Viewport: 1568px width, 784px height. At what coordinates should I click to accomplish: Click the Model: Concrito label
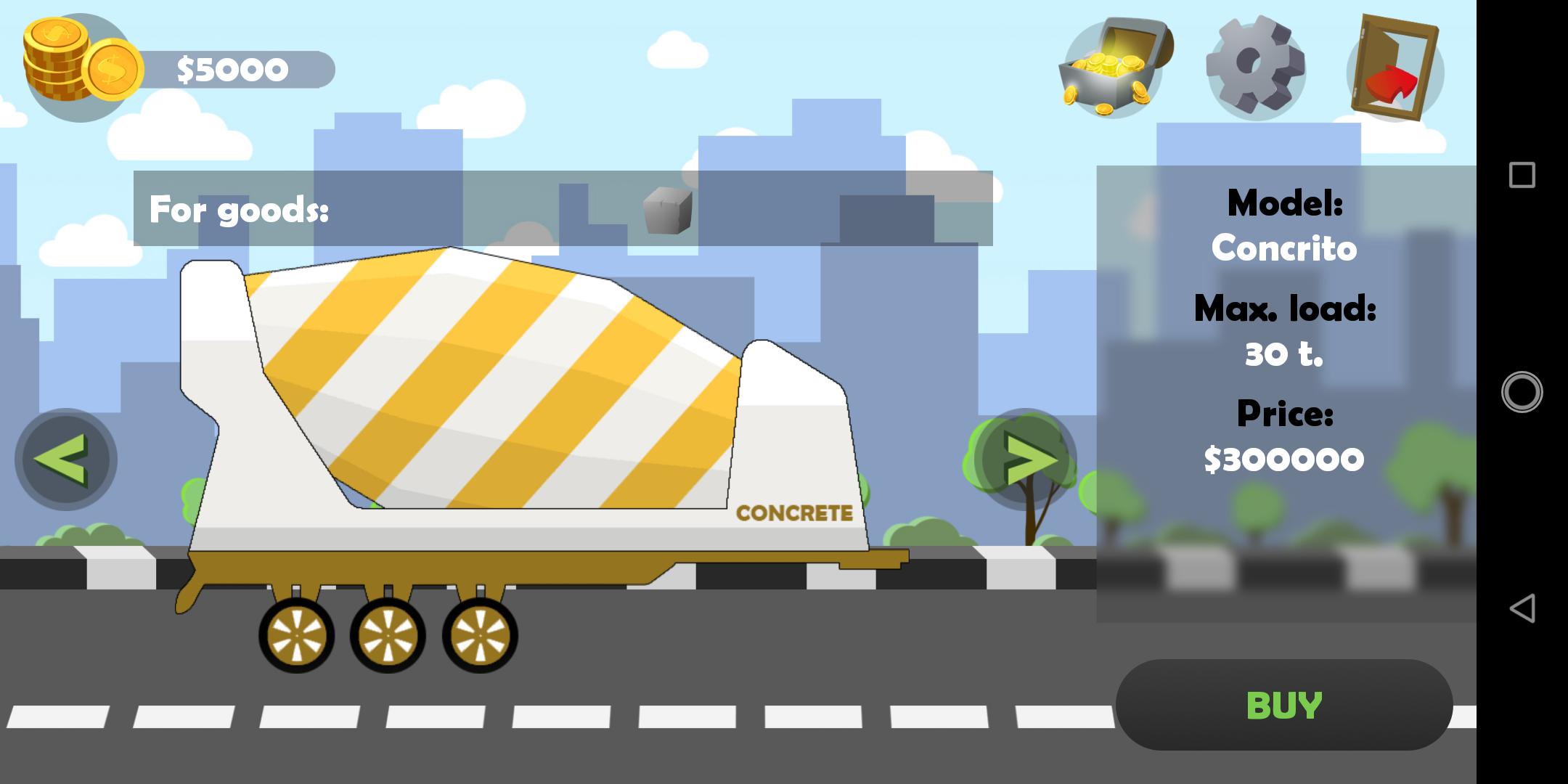click(x=1285, y=225)
